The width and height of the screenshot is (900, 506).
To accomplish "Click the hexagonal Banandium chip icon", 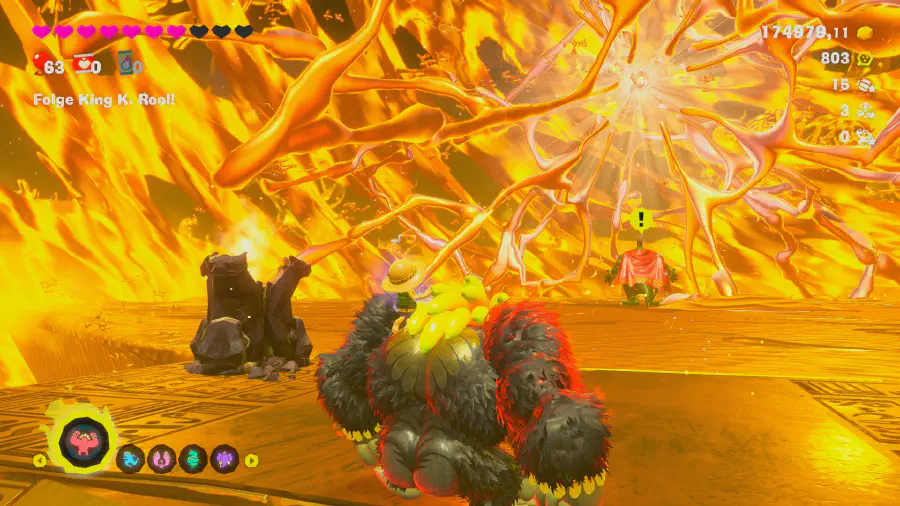I will click(865, 59).
